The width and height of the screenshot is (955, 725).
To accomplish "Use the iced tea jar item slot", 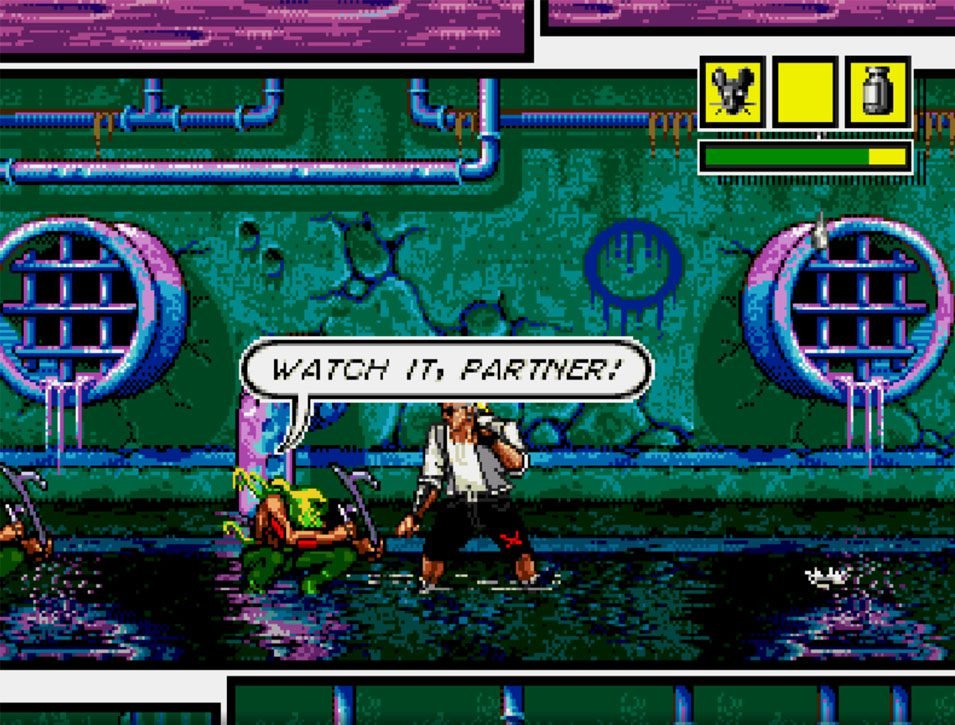I will [x=878, y=92].
